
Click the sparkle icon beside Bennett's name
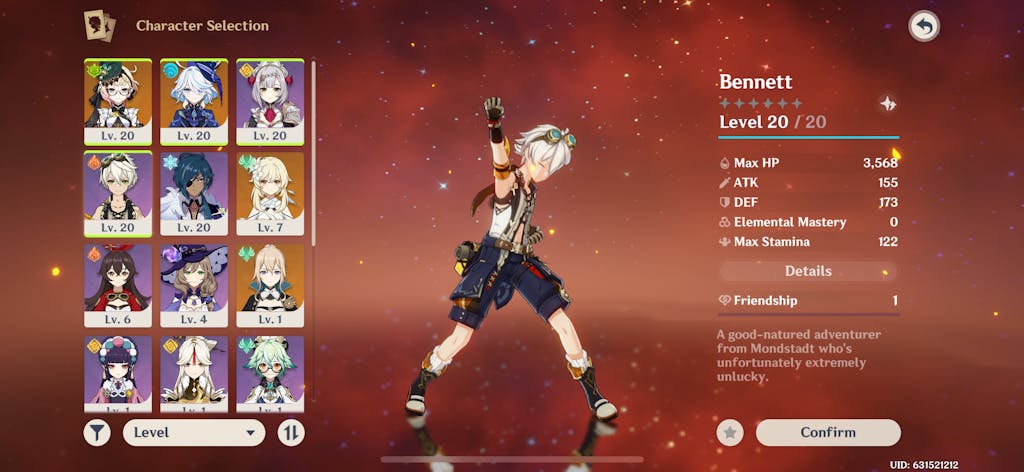point(887,103)
